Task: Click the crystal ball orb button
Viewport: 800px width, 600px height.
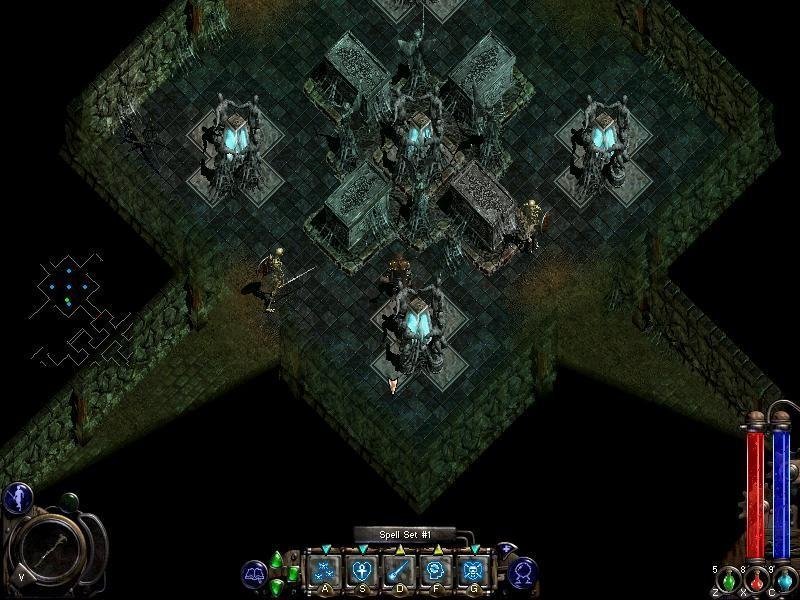Action: (x=523, y=573)
